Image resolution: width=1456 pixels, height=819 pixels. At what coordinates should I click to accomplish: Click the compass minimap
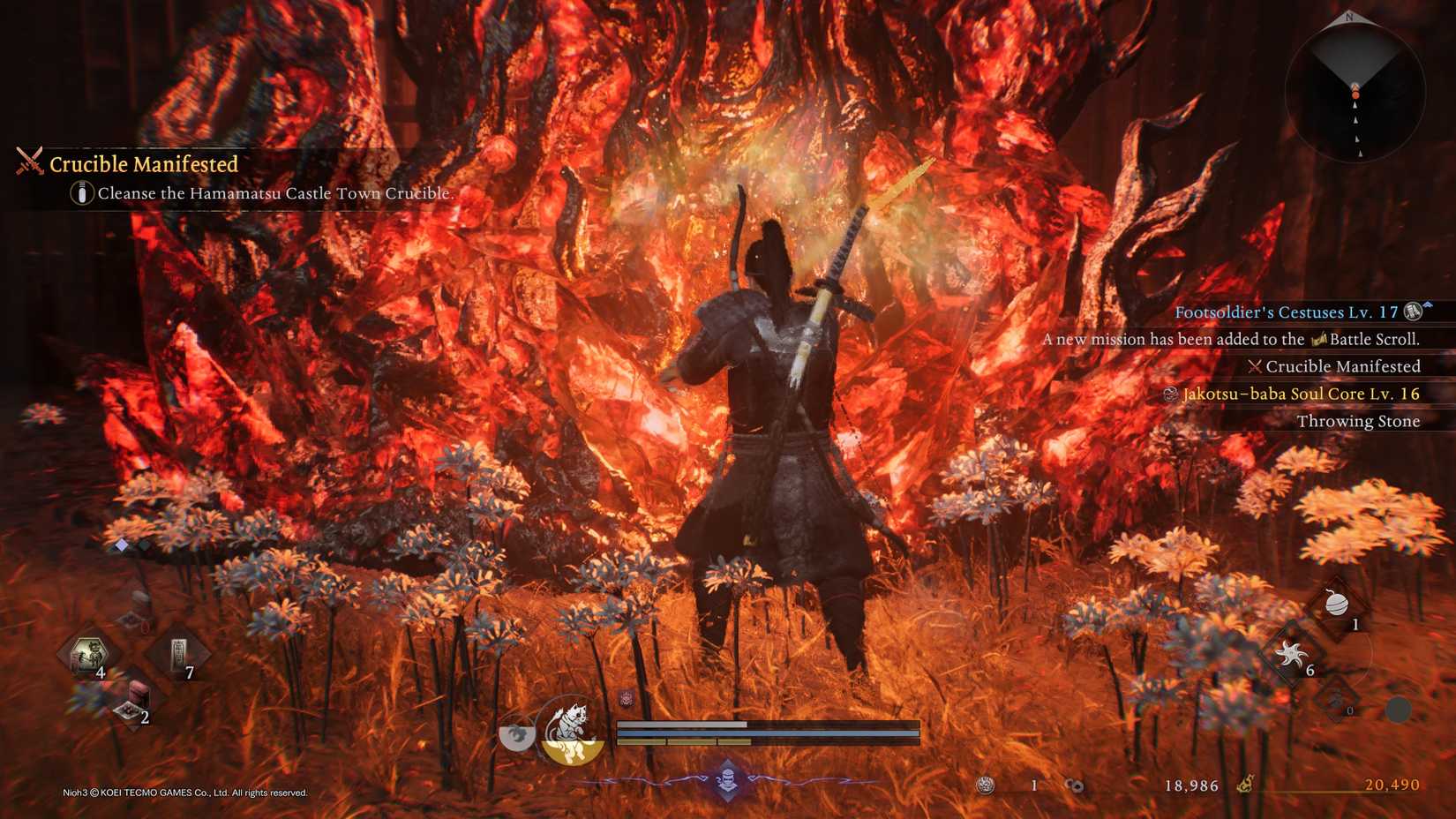point(1355,91)
